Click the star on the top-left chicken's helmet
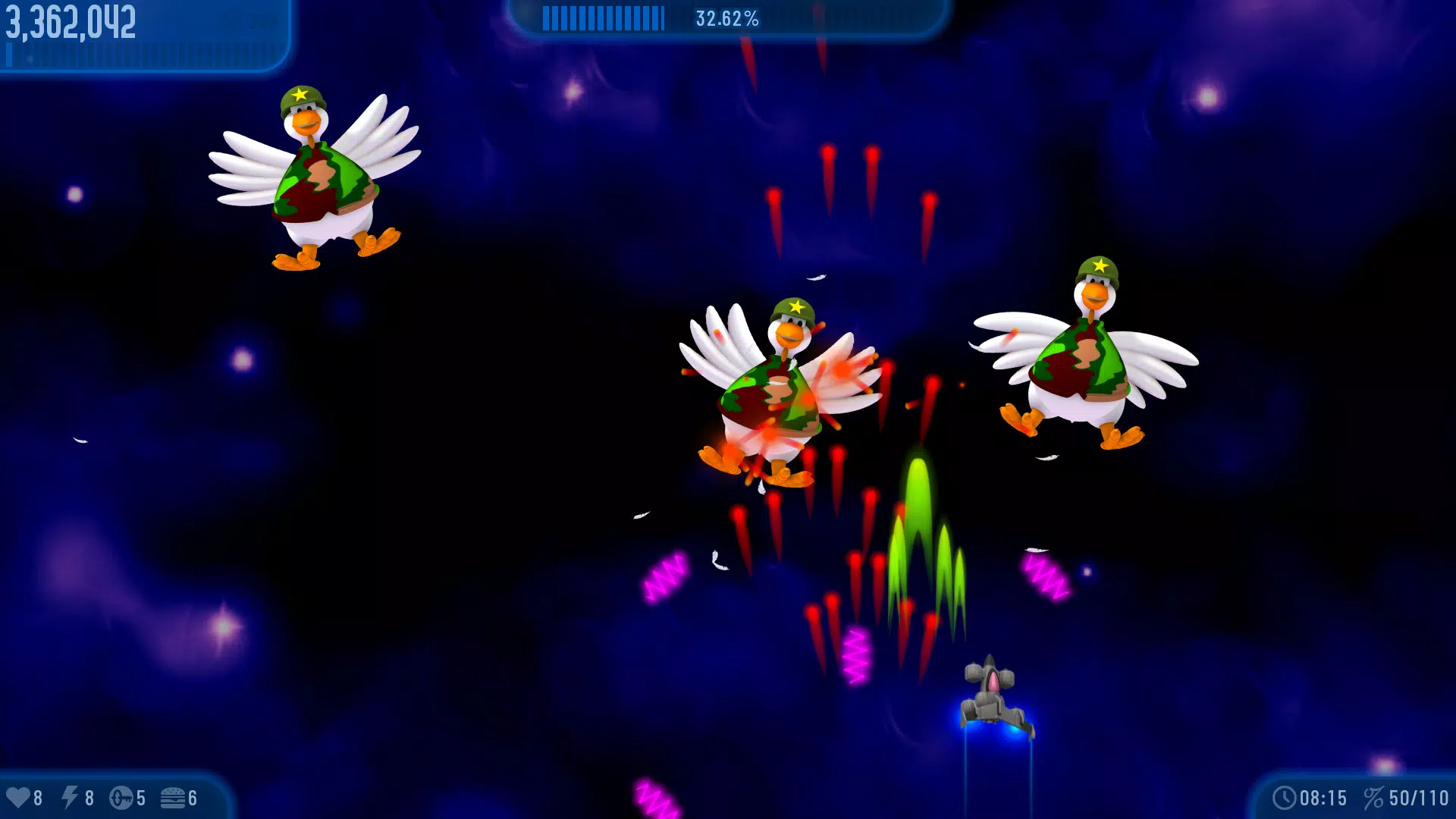 (x=301, y=96)
